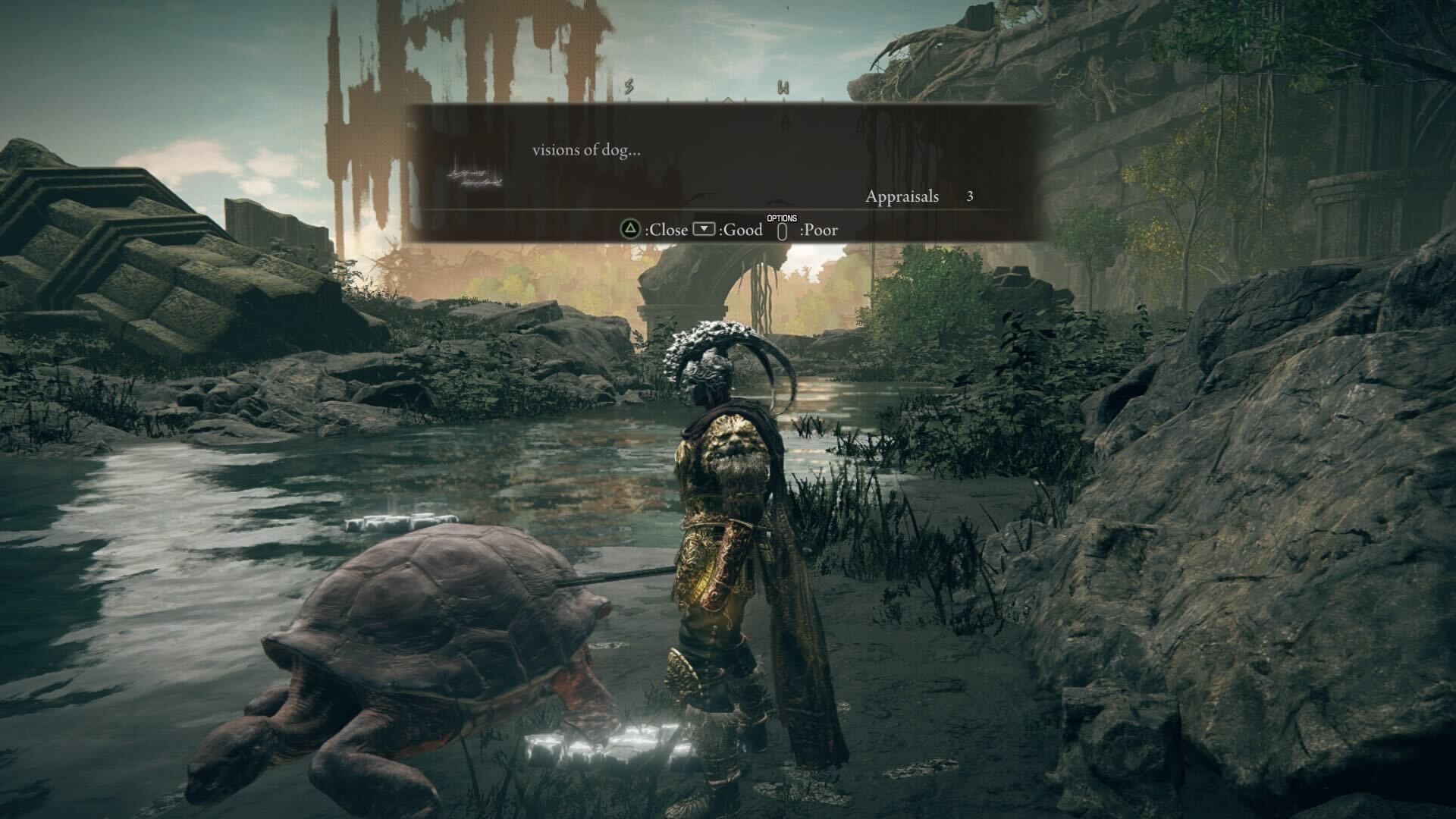The height and width of the screenshot is (819, 1456).
Task: Close the message popup
Action: click(x=654, y=229)
